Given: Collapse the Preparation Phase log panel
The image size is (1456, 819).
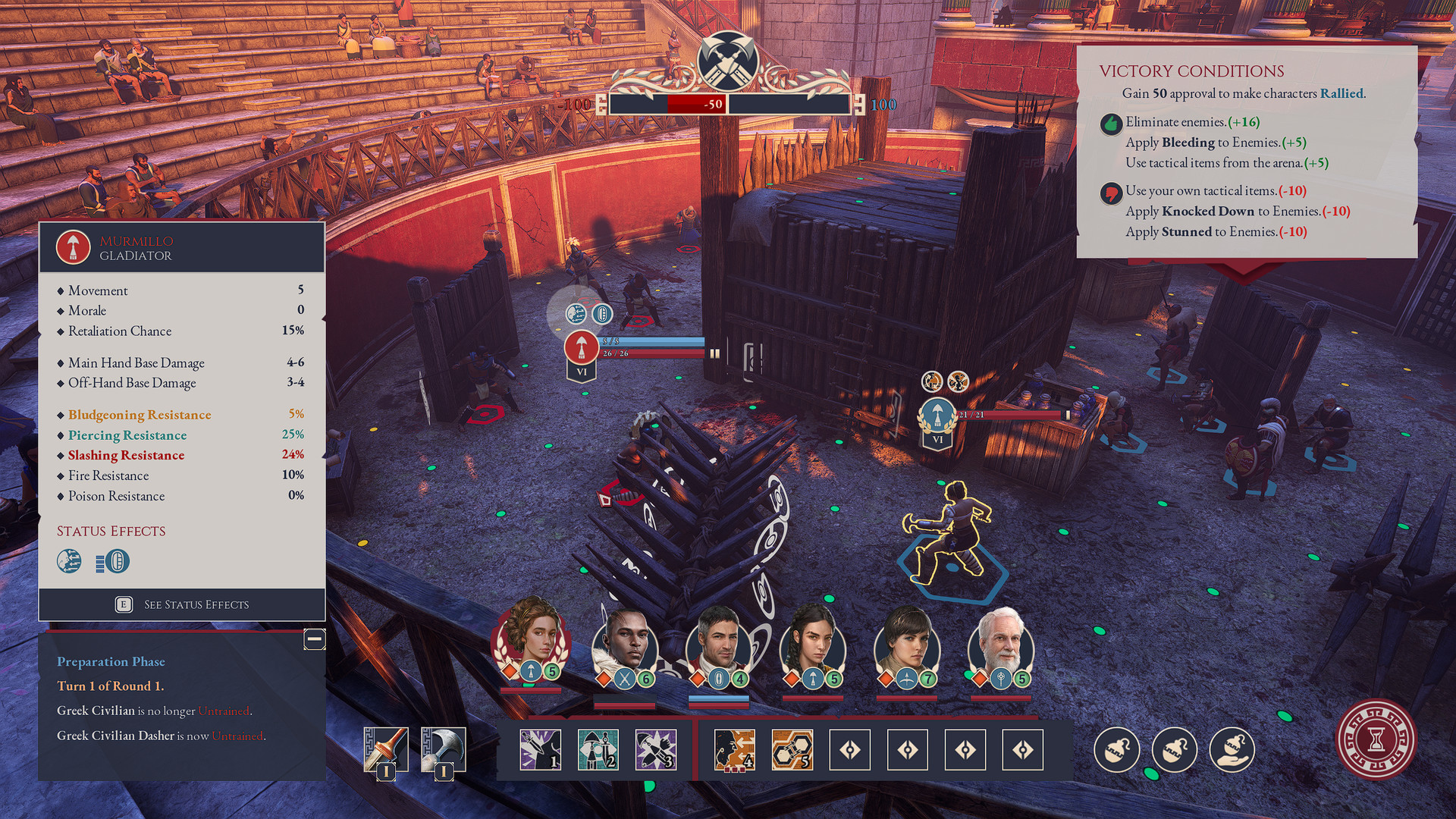Looking at the screenshot, I should pos(313,639).
